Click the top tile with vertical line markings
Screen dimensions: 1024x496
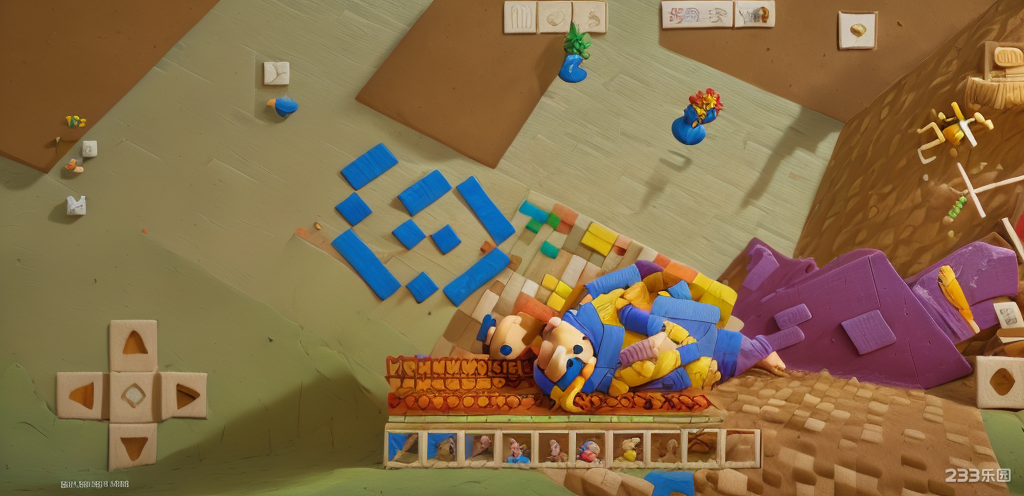coord(520,17)
